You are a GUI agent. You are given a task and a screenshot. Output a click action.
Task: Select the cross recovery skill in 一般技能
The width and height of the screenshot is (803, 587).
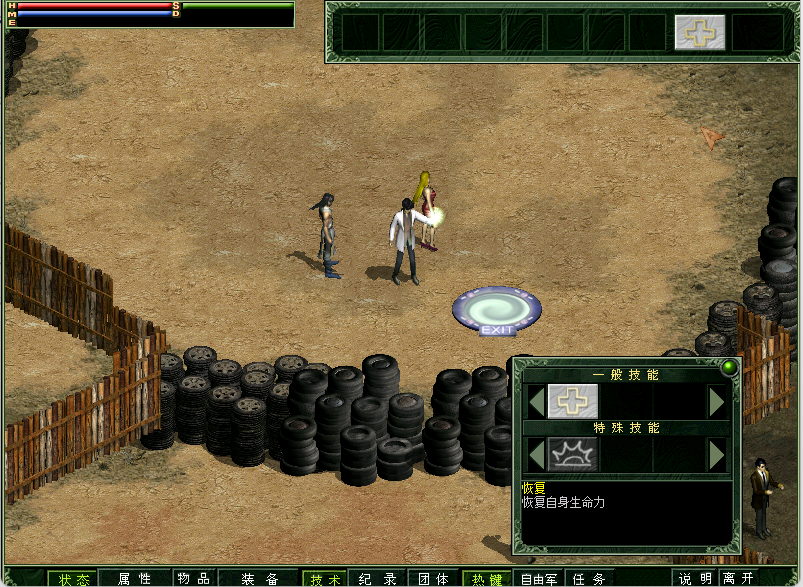pos(573,401)
